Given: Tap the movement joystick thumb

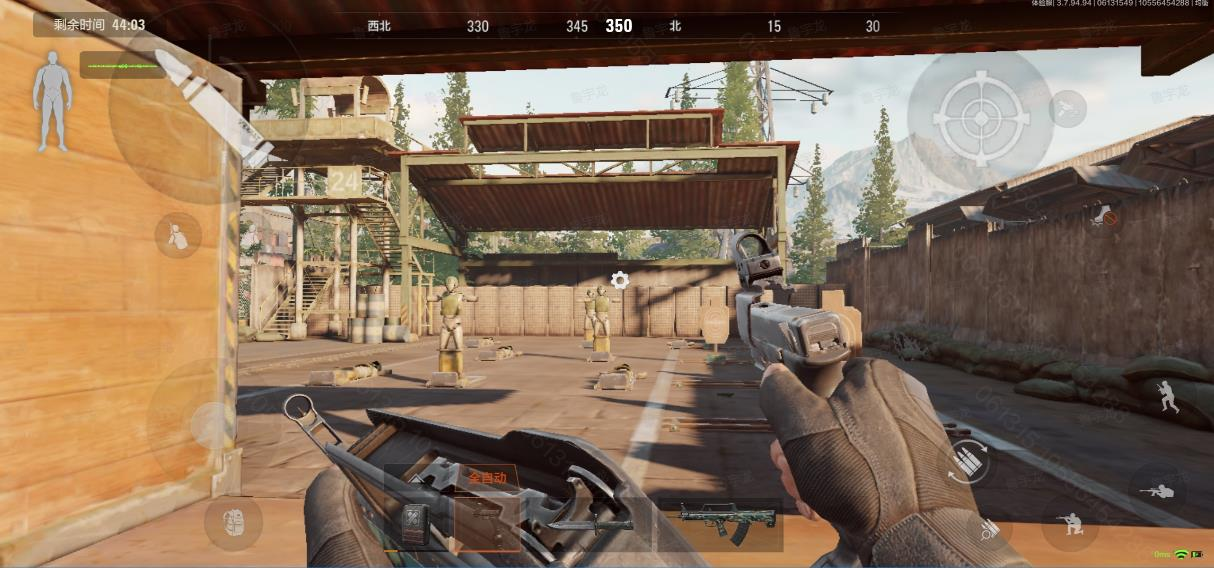Looking at the screenshot, I should 211,425.
